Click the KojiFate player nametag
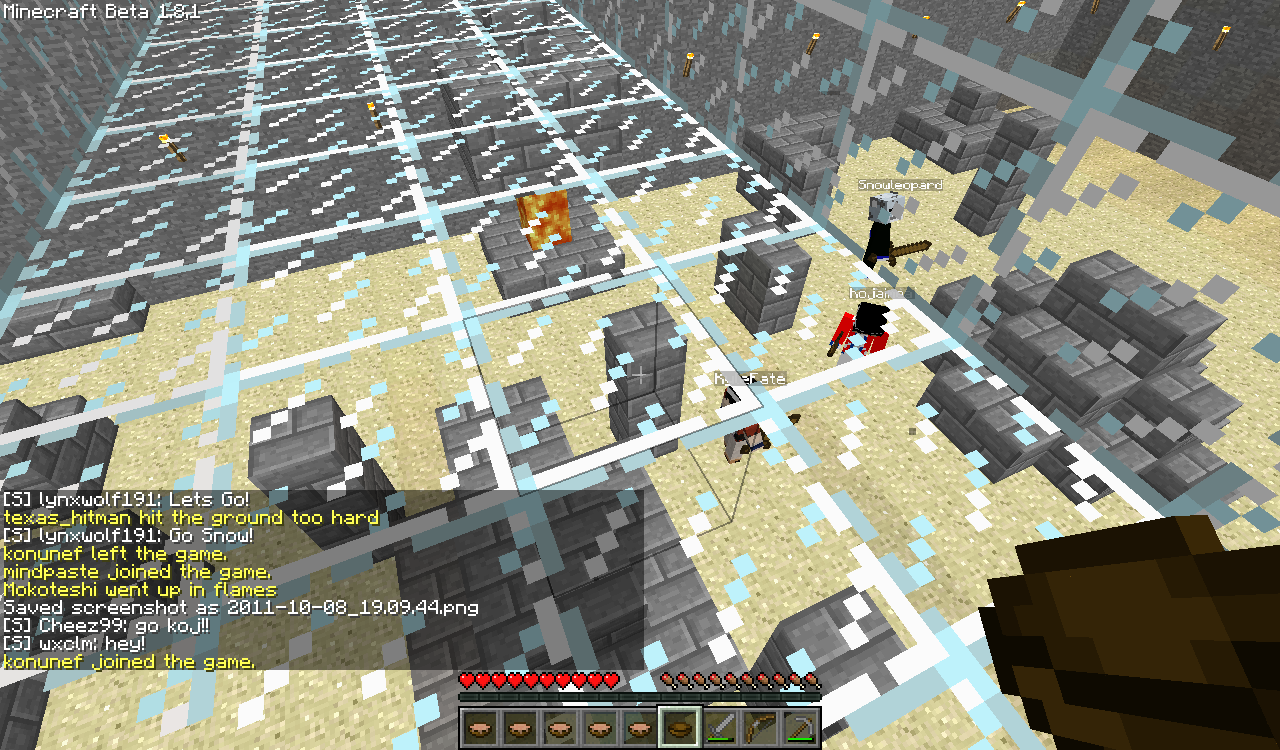 [748, 379]
